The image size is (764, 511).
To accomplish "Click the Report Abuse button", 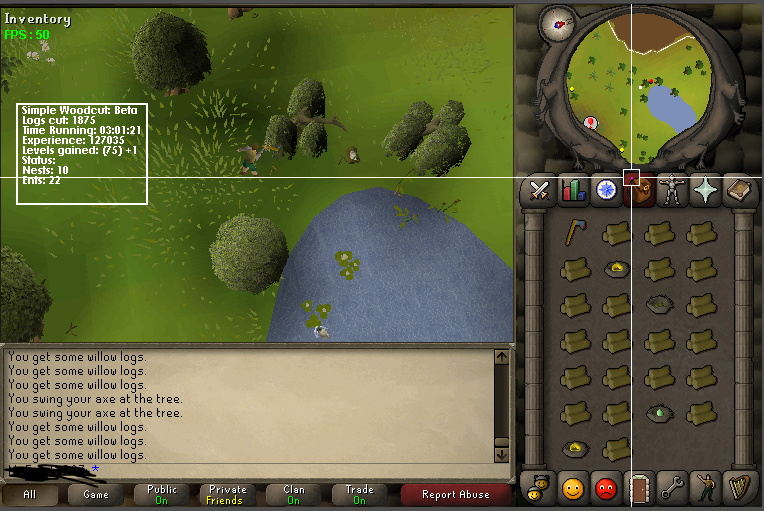I will click(x=456, y=494).
